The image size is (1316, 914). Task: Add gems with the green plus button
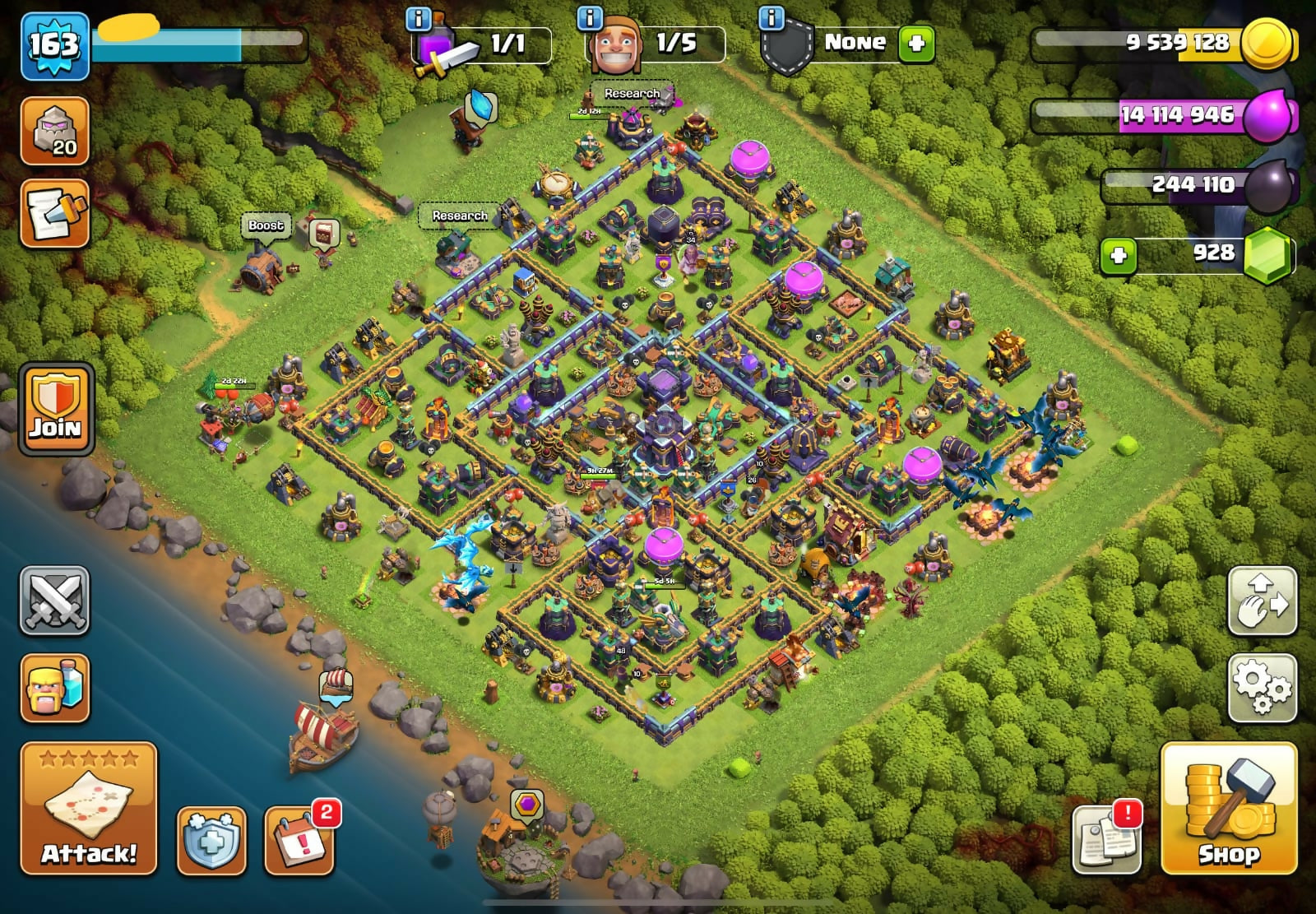(x=1118, y=255)
